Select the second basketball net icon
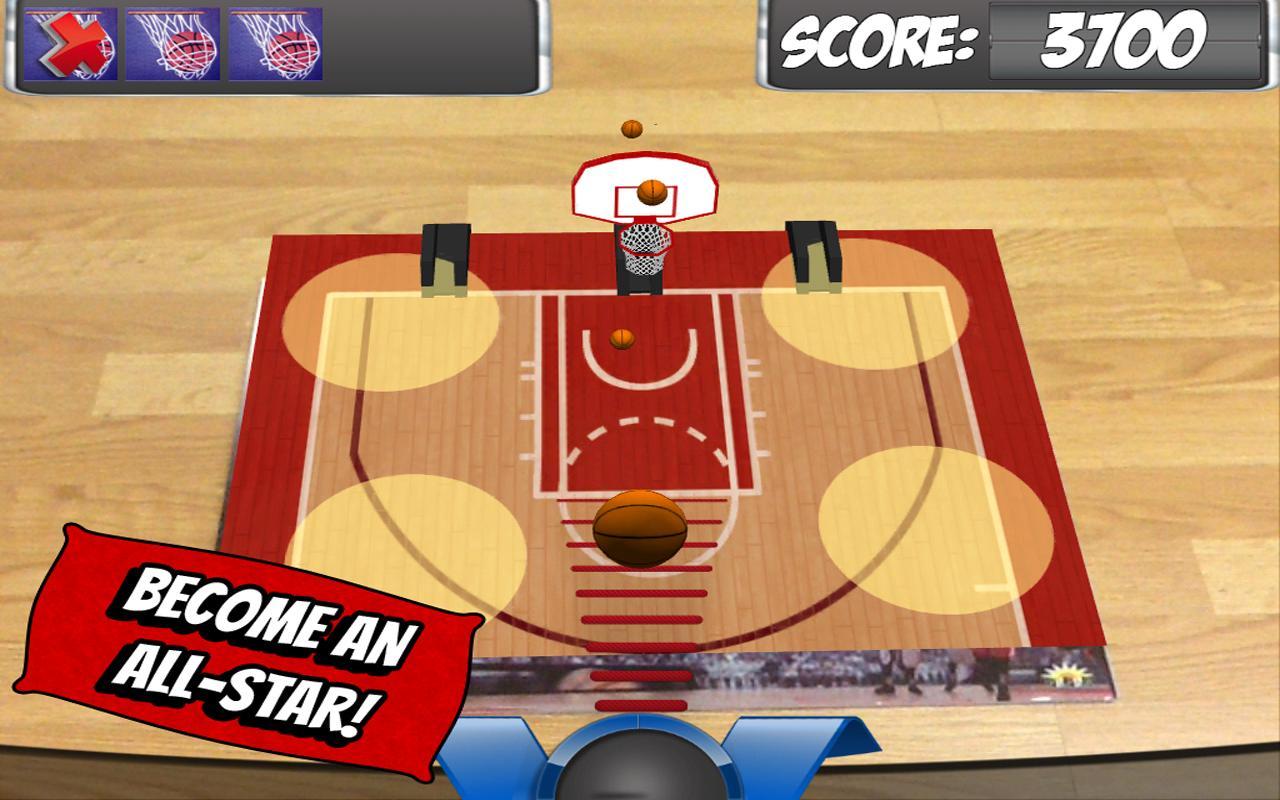Viewport: 1280px width, 800px height. tap(281, 42)
